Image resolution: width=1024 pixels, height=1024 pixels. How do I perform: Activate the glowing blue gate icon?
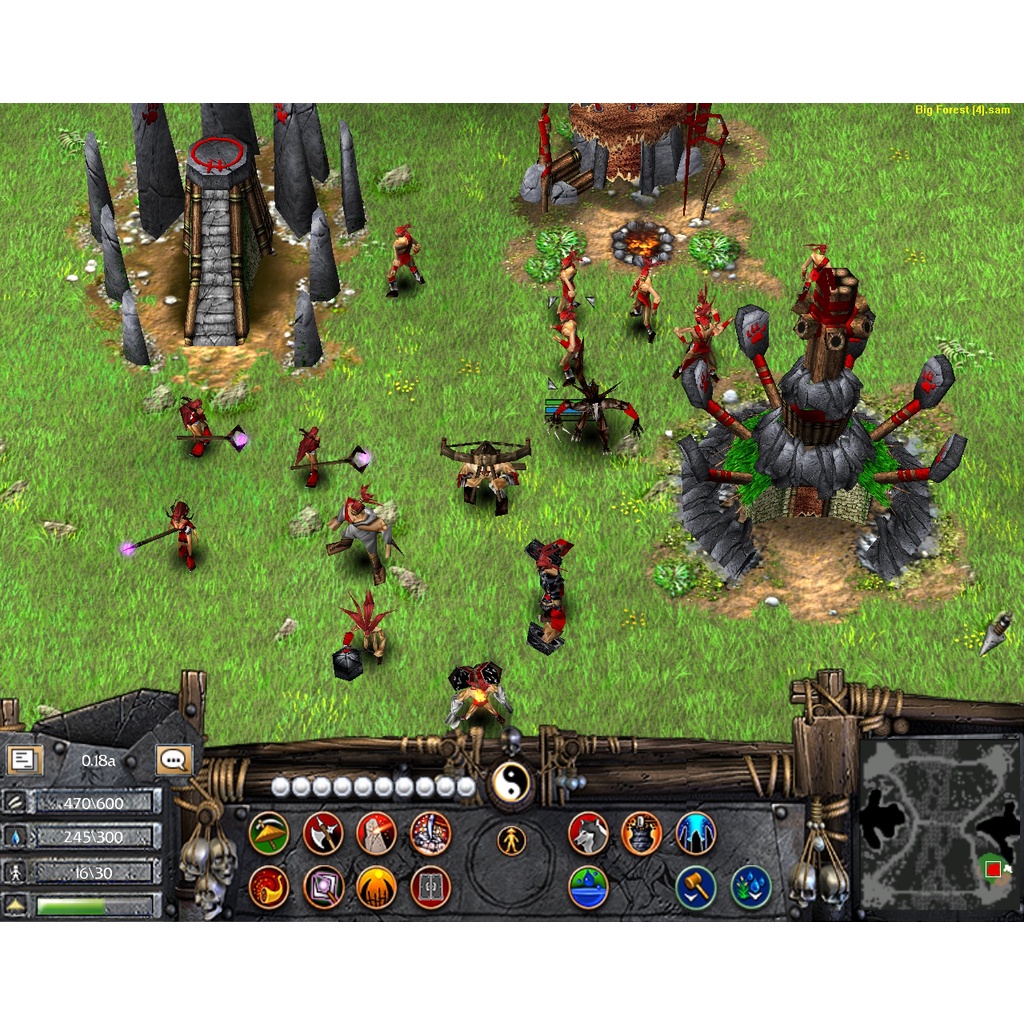[696, 832]
